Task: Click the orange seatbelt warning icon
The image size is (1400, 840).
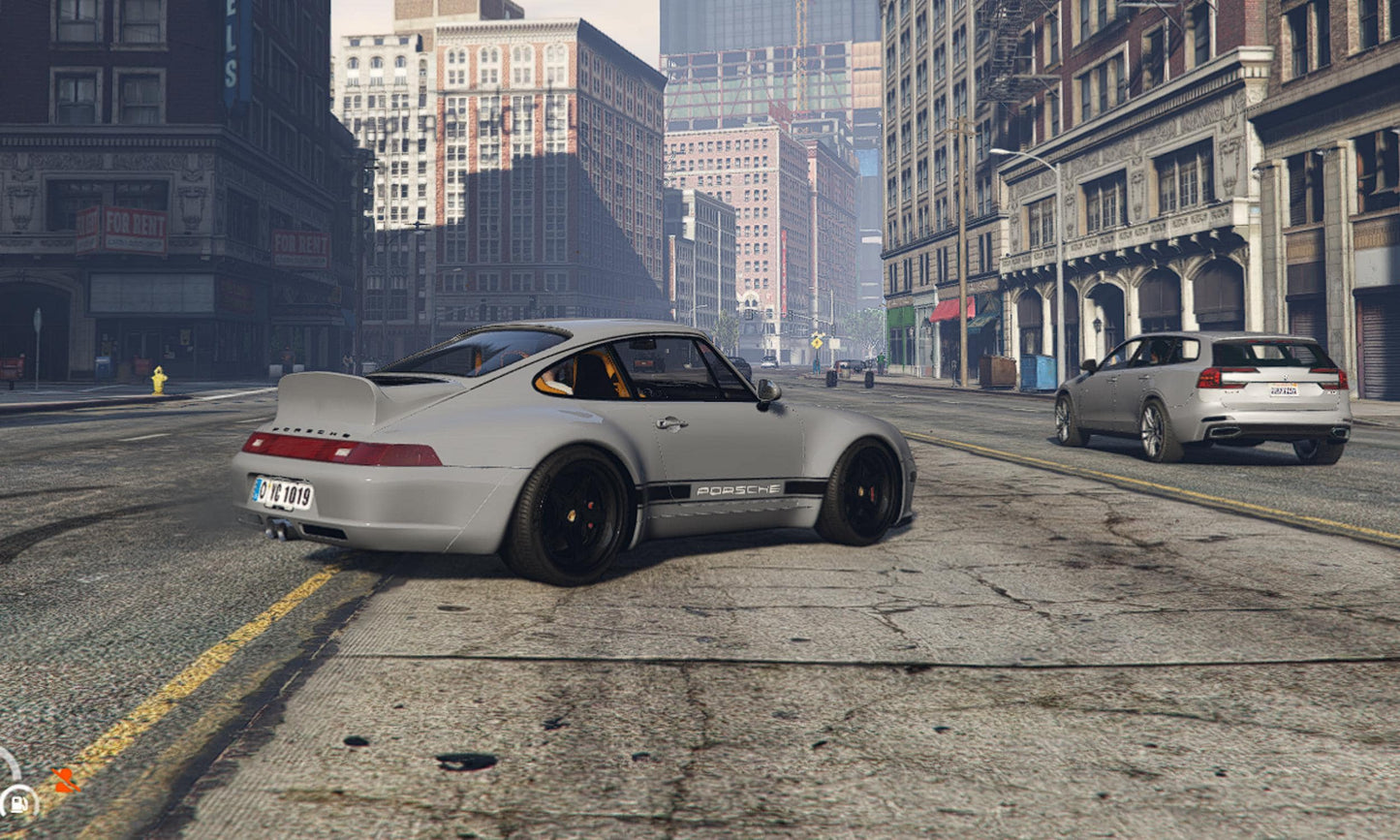Action: 64,779
